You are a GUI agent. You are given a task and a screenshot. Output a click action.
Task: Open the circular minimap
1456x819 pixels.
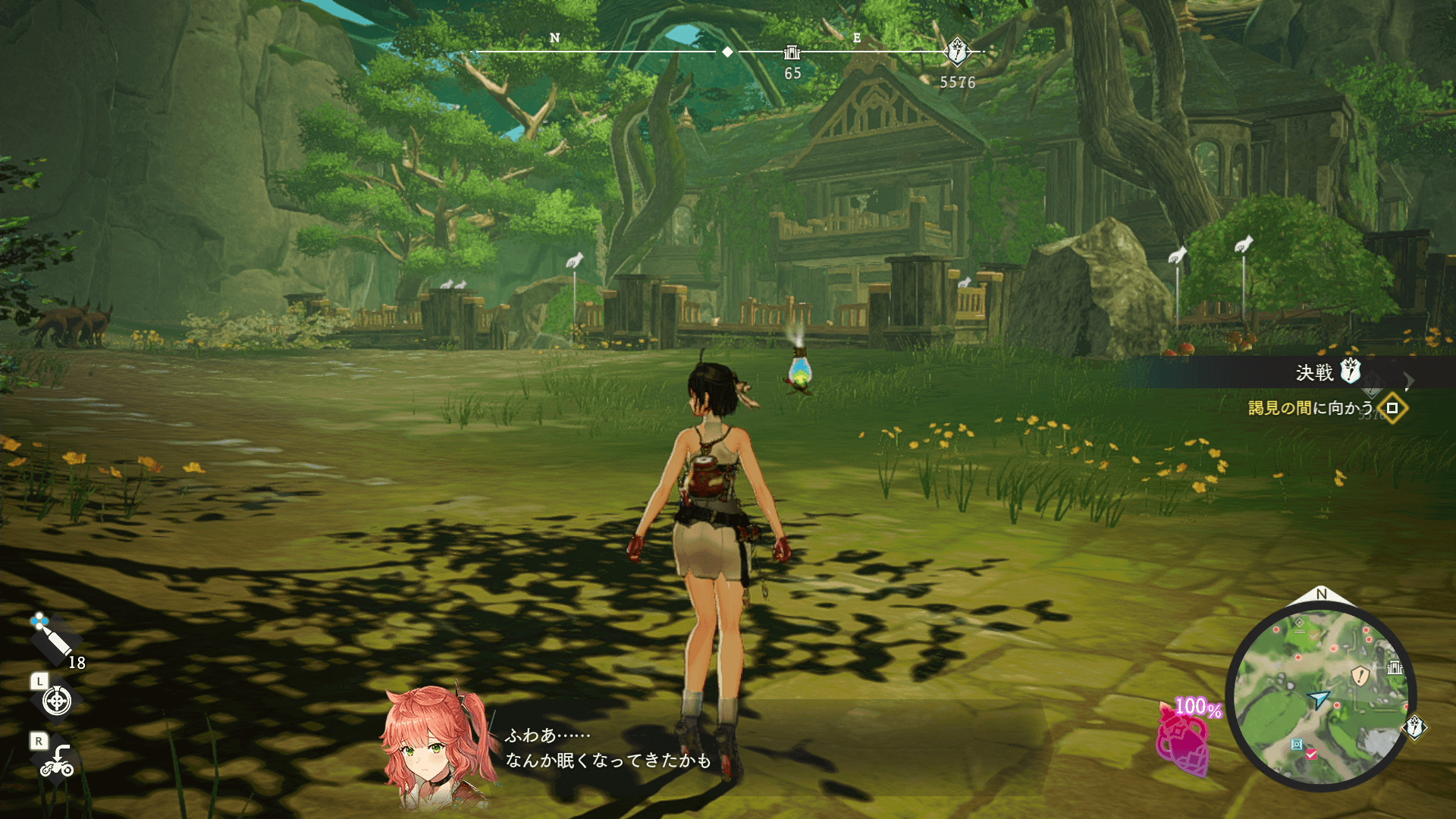(1321, 696)
